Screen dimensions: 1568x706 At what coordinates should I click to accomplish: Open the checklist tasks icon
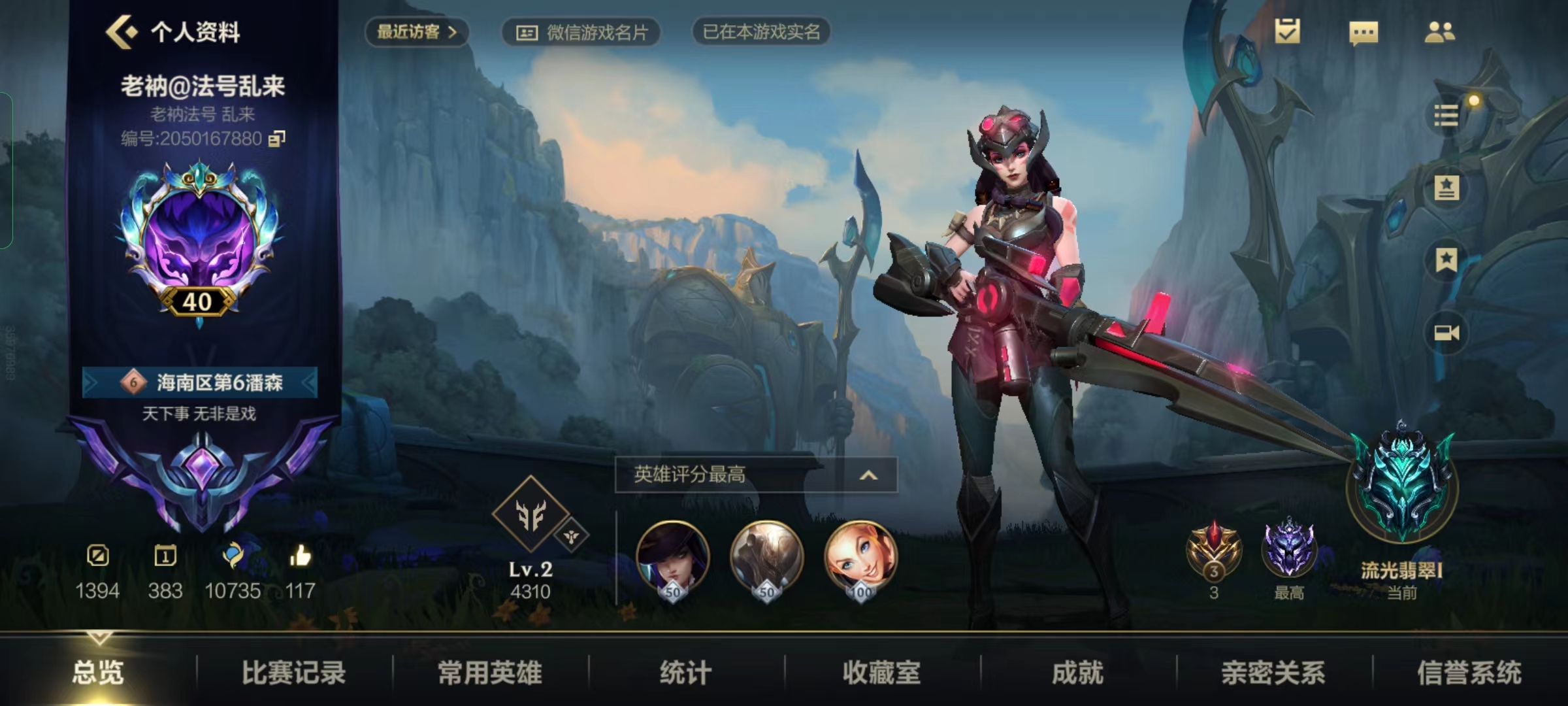coord(1287,31)
